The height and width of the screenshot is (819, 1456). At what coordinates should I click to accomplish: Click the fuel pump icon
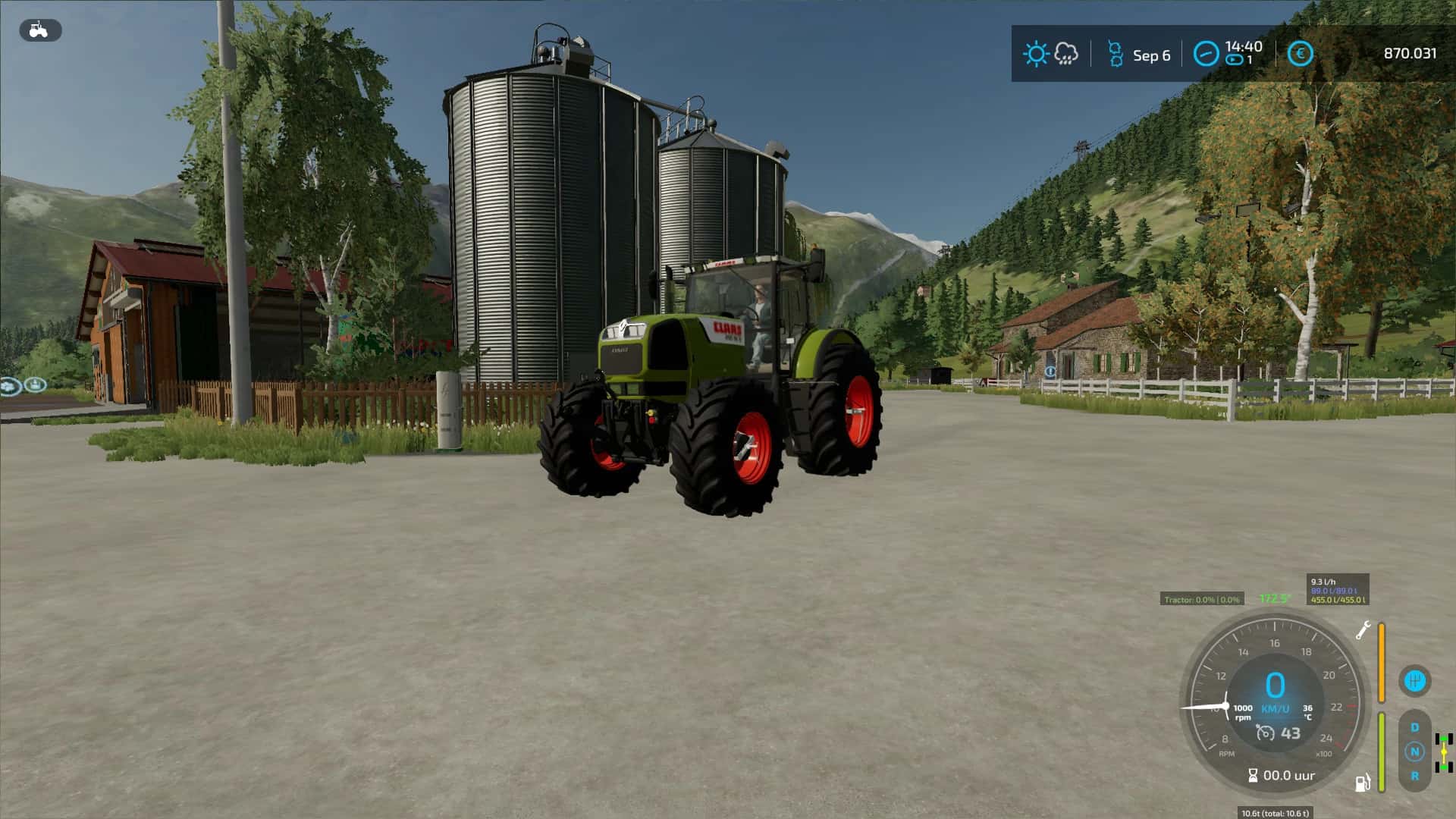coord(1363,783)
